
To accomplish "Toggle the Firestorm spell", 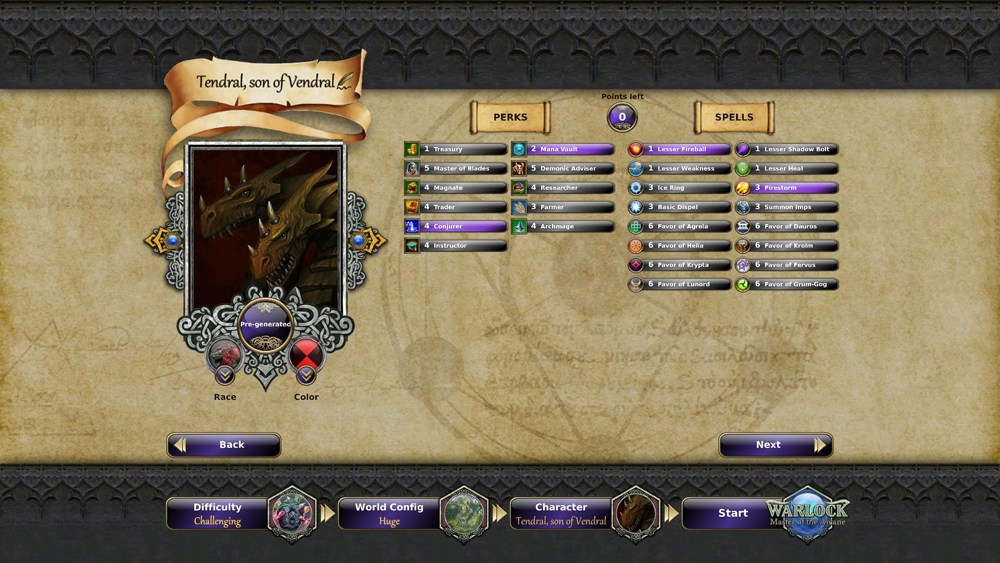I will coord(787,188).
